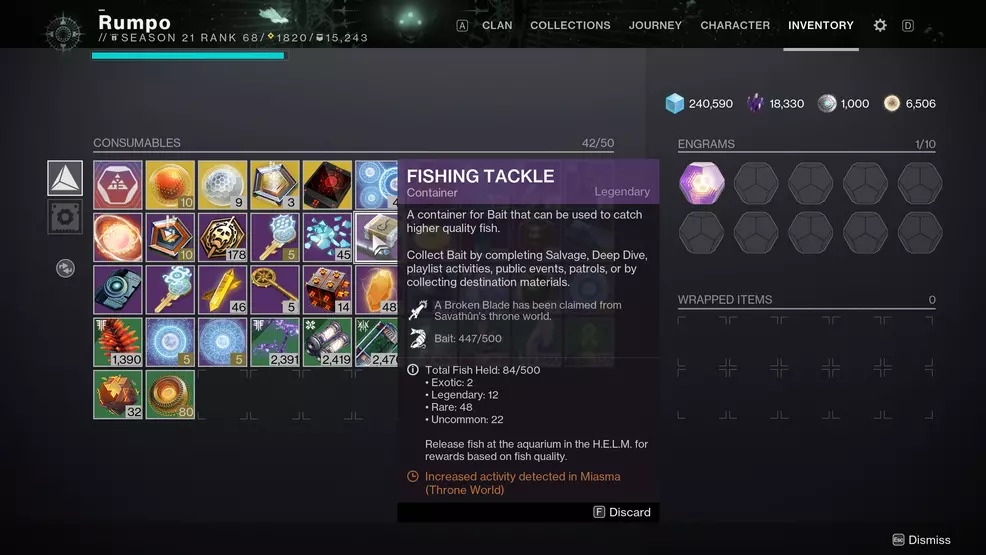986x555 pixels.
Task: Select the red glowing cube consumable
Action: [x=326, y=185]
